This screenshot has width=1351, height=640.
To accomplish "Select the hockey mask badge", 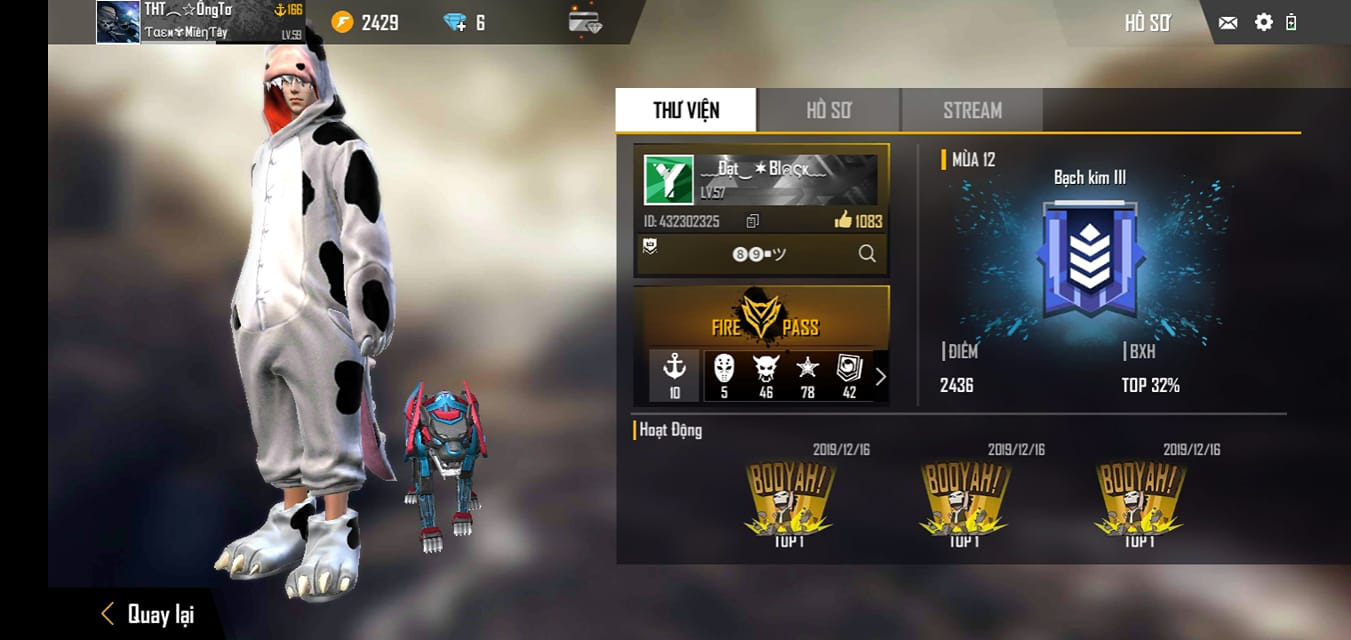I will click(x=724, y=375).
